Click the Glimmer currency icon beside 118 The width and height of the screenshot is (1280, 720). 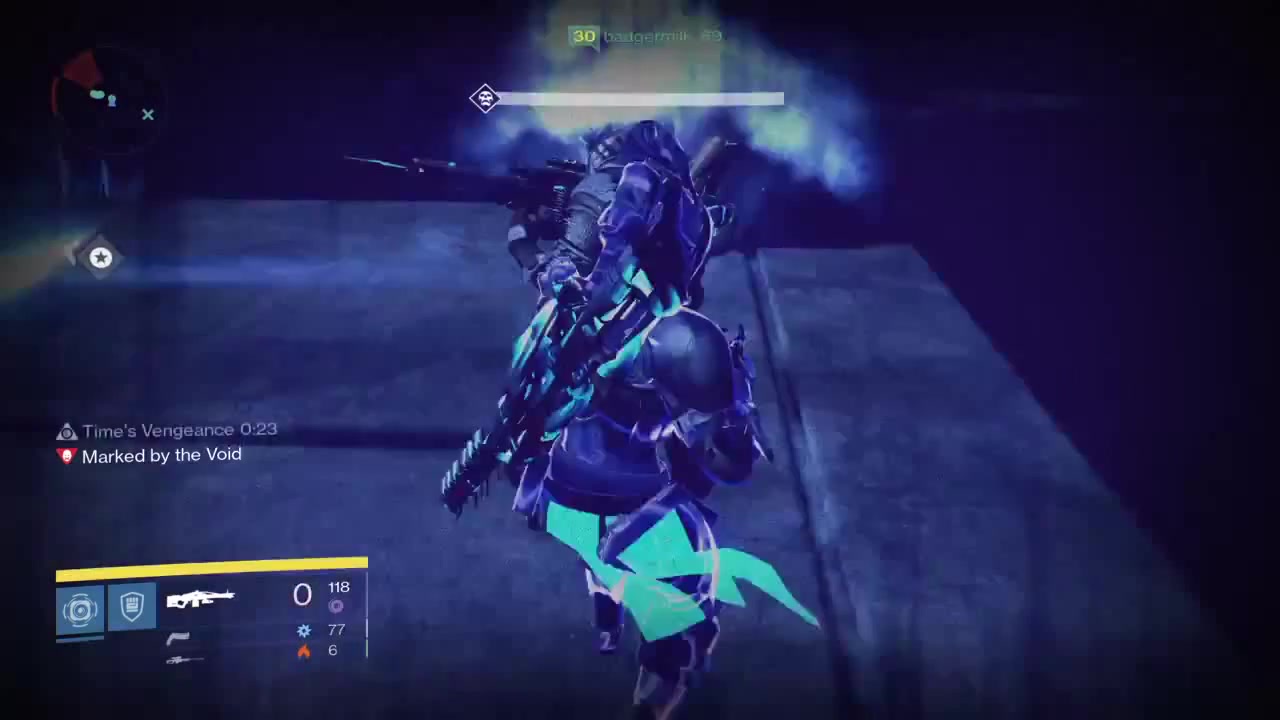(x=336, y=606)
